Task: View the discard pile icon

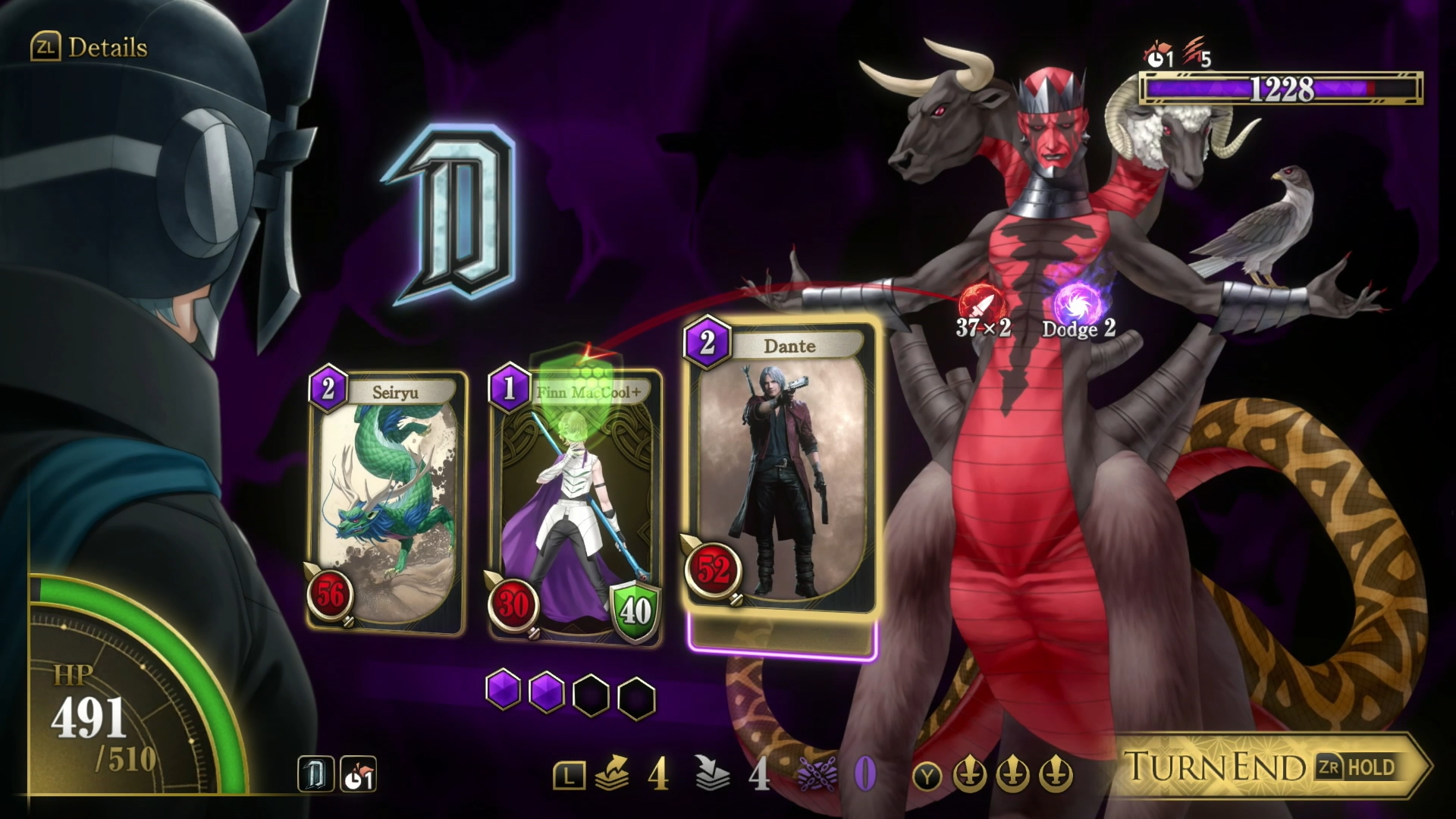Action: click(712, 774)
